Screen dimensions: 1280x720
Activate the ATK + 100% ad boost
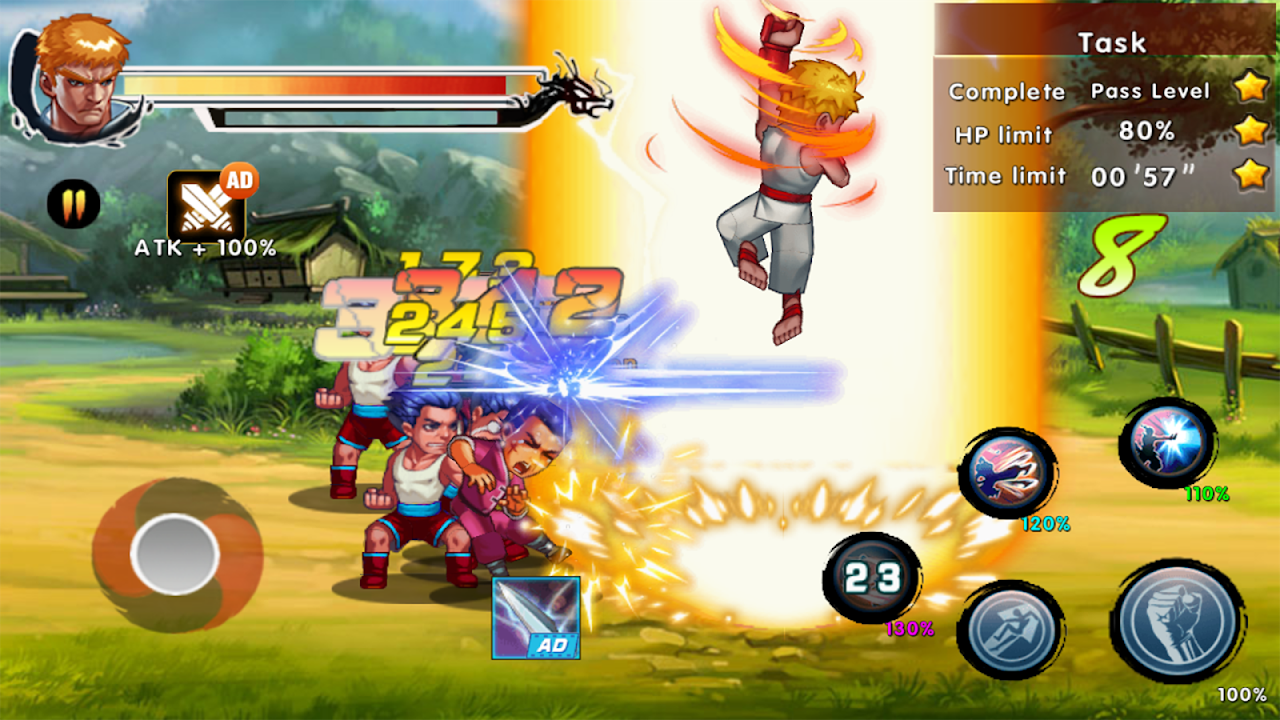point(205,205)
